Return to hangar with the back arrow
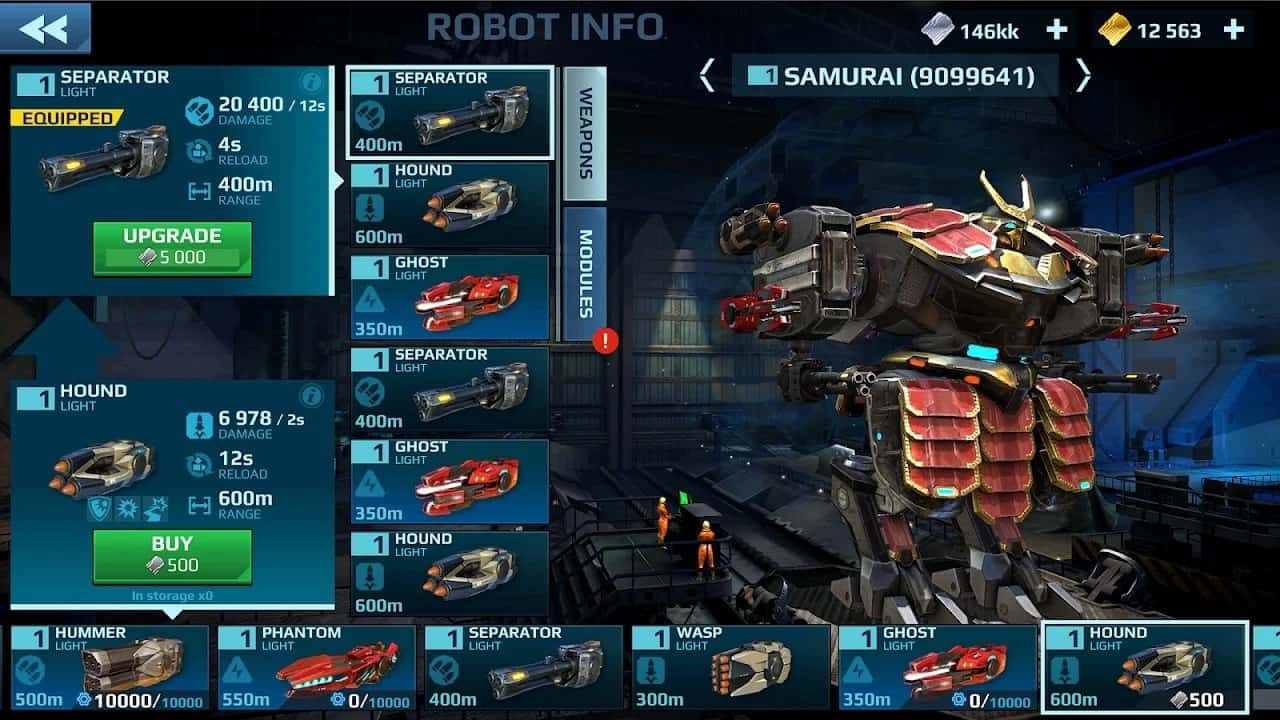Viewport: 1280px width, 720px height. [x=44, y=27]
